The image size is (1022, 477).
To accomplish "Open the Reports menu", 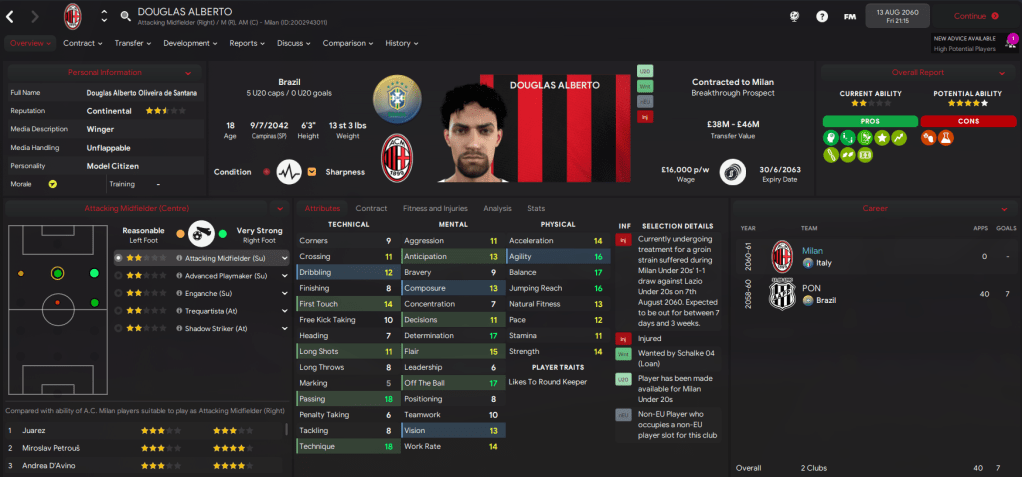I will 248,43.
